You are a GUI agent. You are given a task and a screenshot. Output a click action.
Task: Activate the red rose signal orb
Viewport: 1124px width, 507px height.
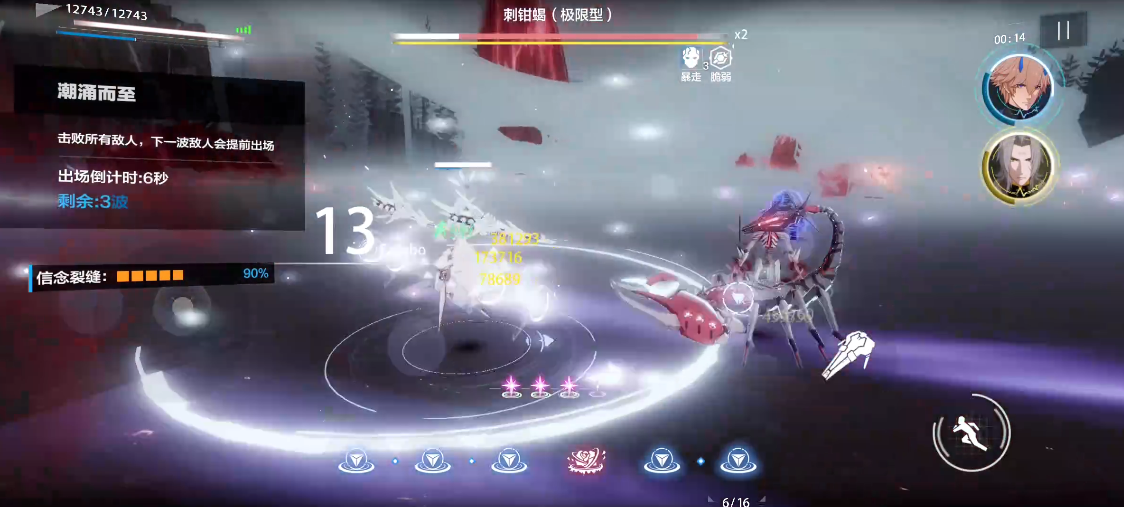(x=583, y=460)
